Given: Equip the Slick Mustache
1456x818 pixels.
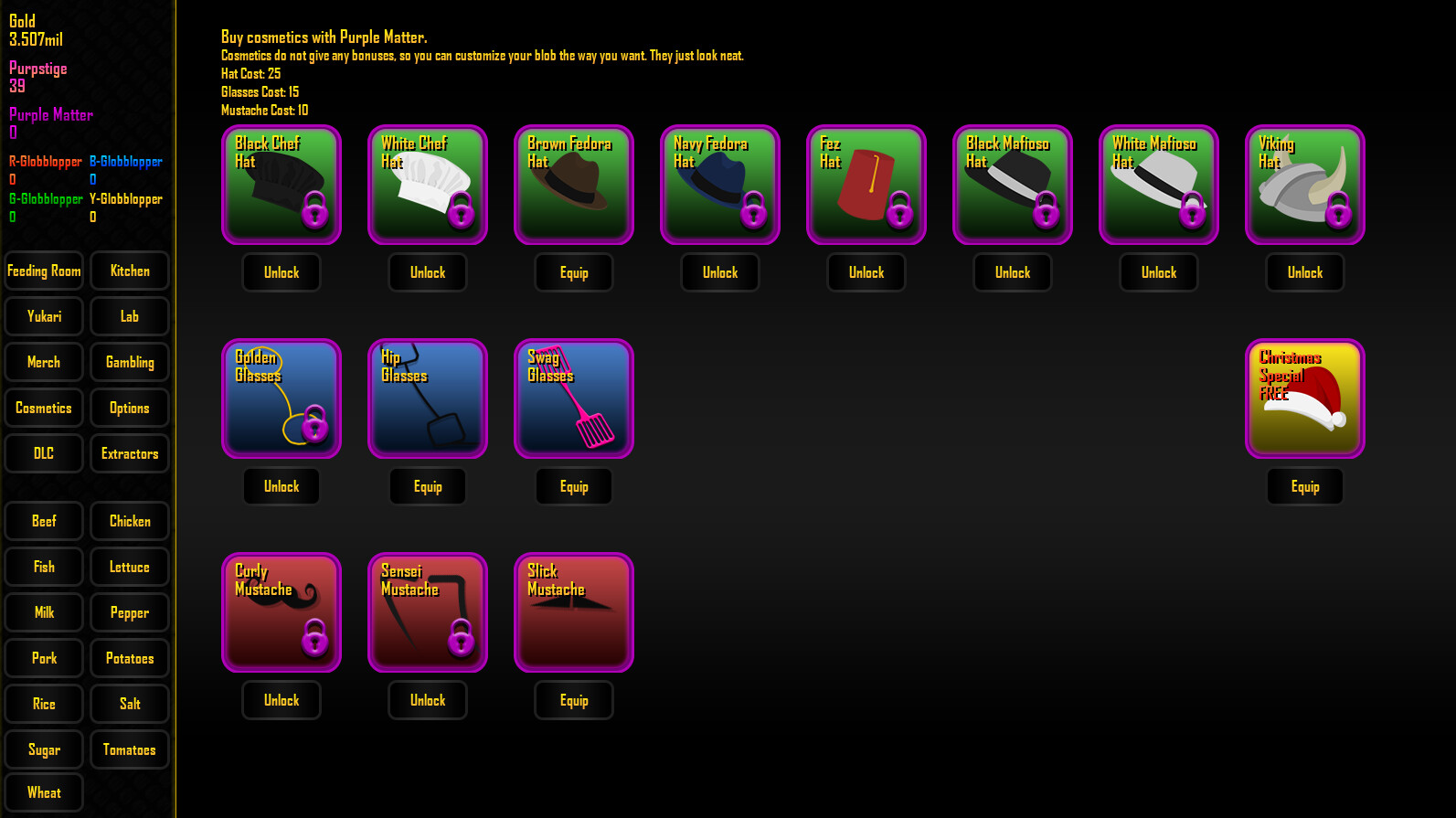Looking at the screenshot, I should (573, 699).
